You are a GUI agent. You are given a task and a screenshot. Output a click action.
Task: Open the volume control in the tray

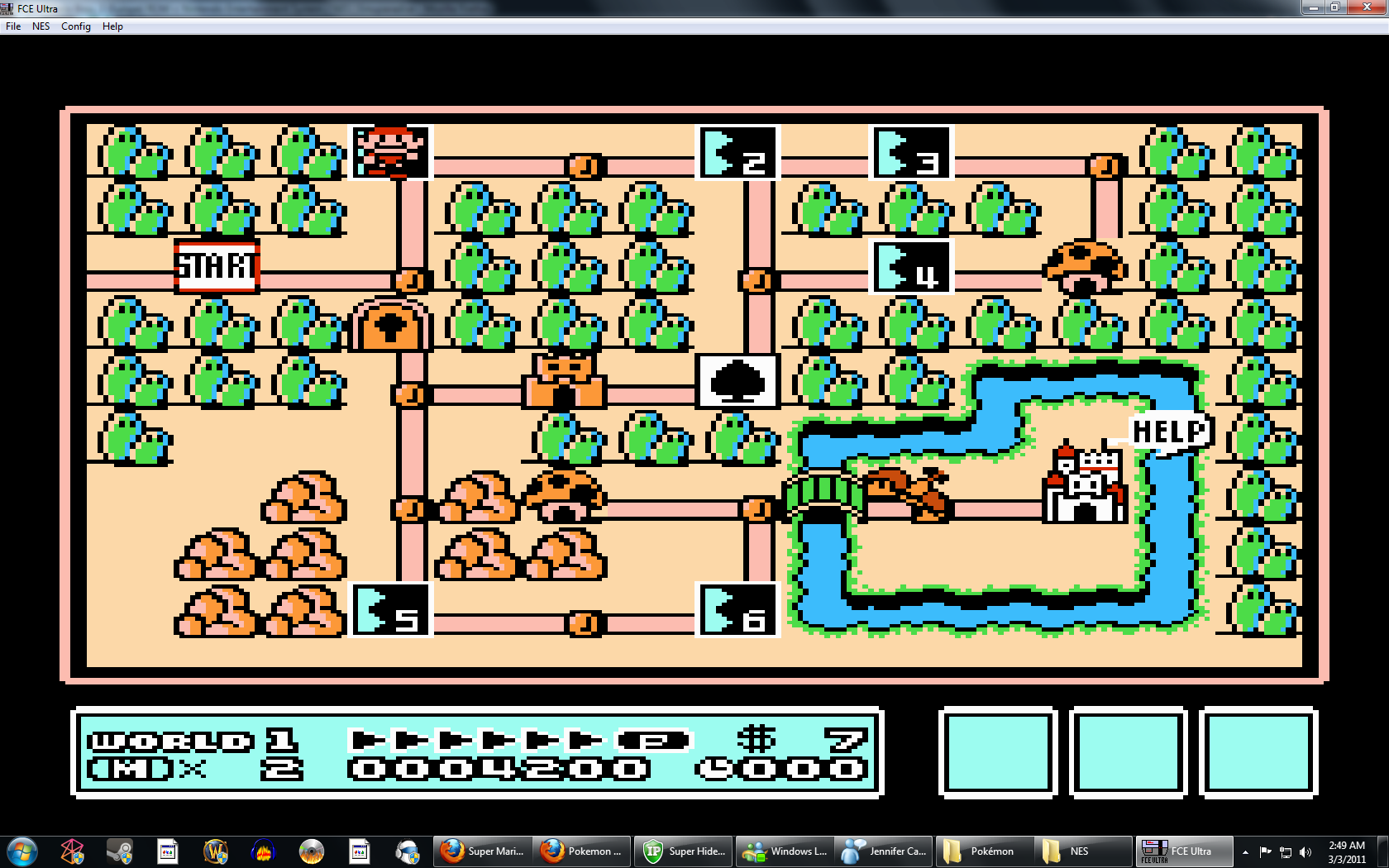(x=1306, y=851)
